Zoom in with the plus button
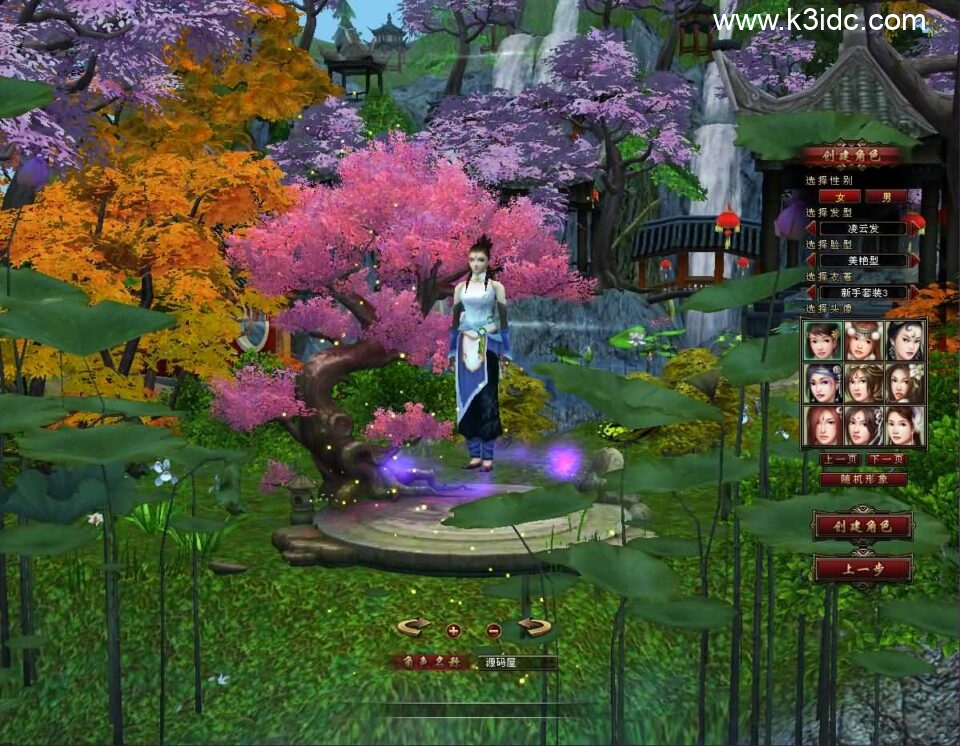Image resolution: width=960 pixels, height=746 pixels. click(x=453, y=630)
